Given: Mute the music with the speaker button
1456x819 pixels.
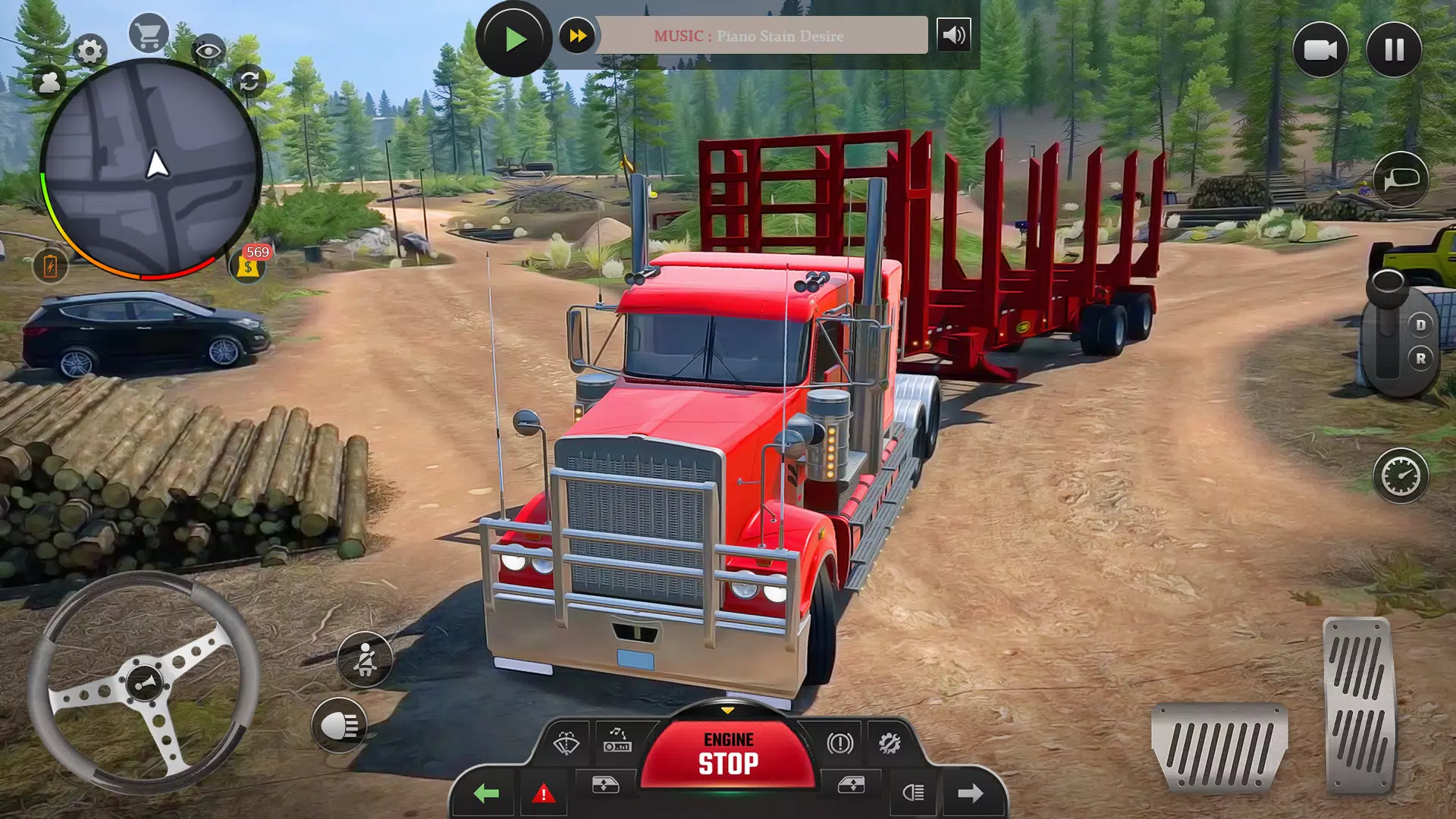Looking at the screenshot, I should tap(953, 35).
